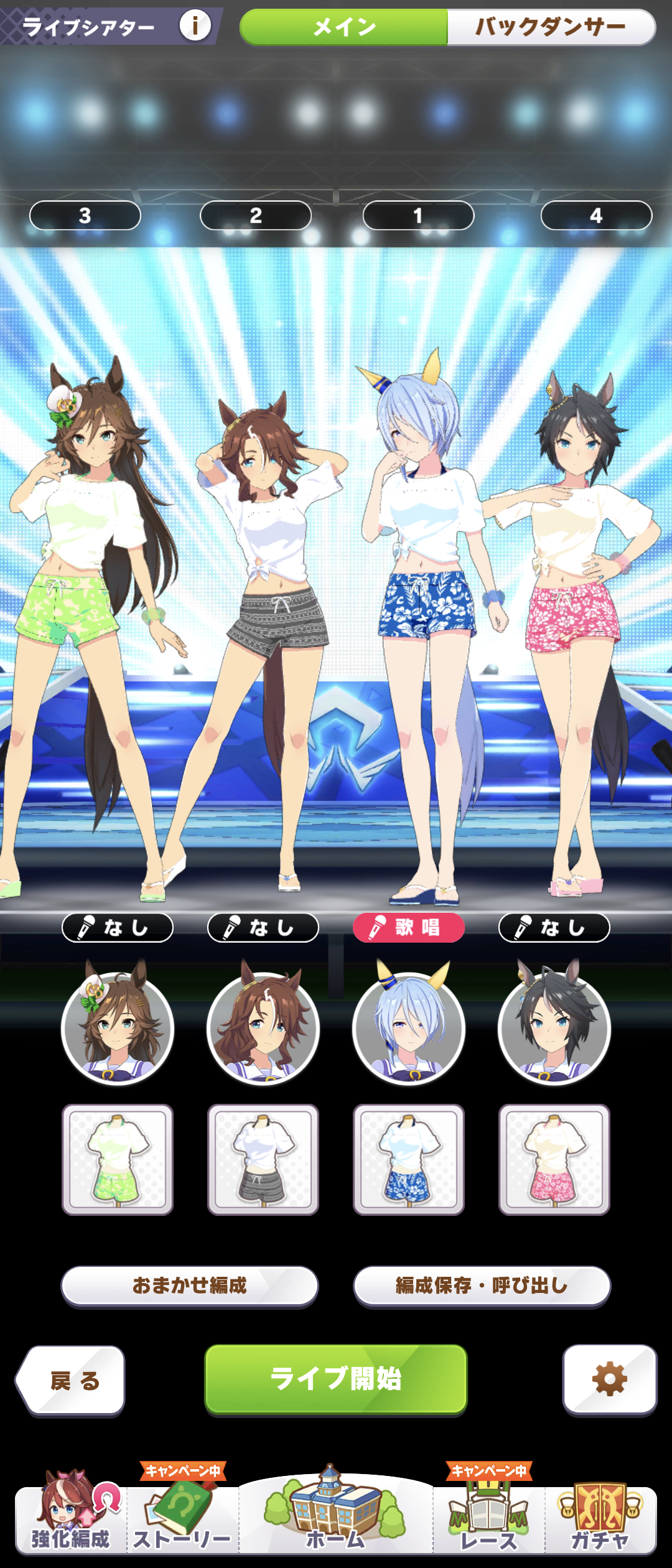Select the black-haired character portrait
Viewport: 672px width, 1568px height.
(x=554, y=1028)
